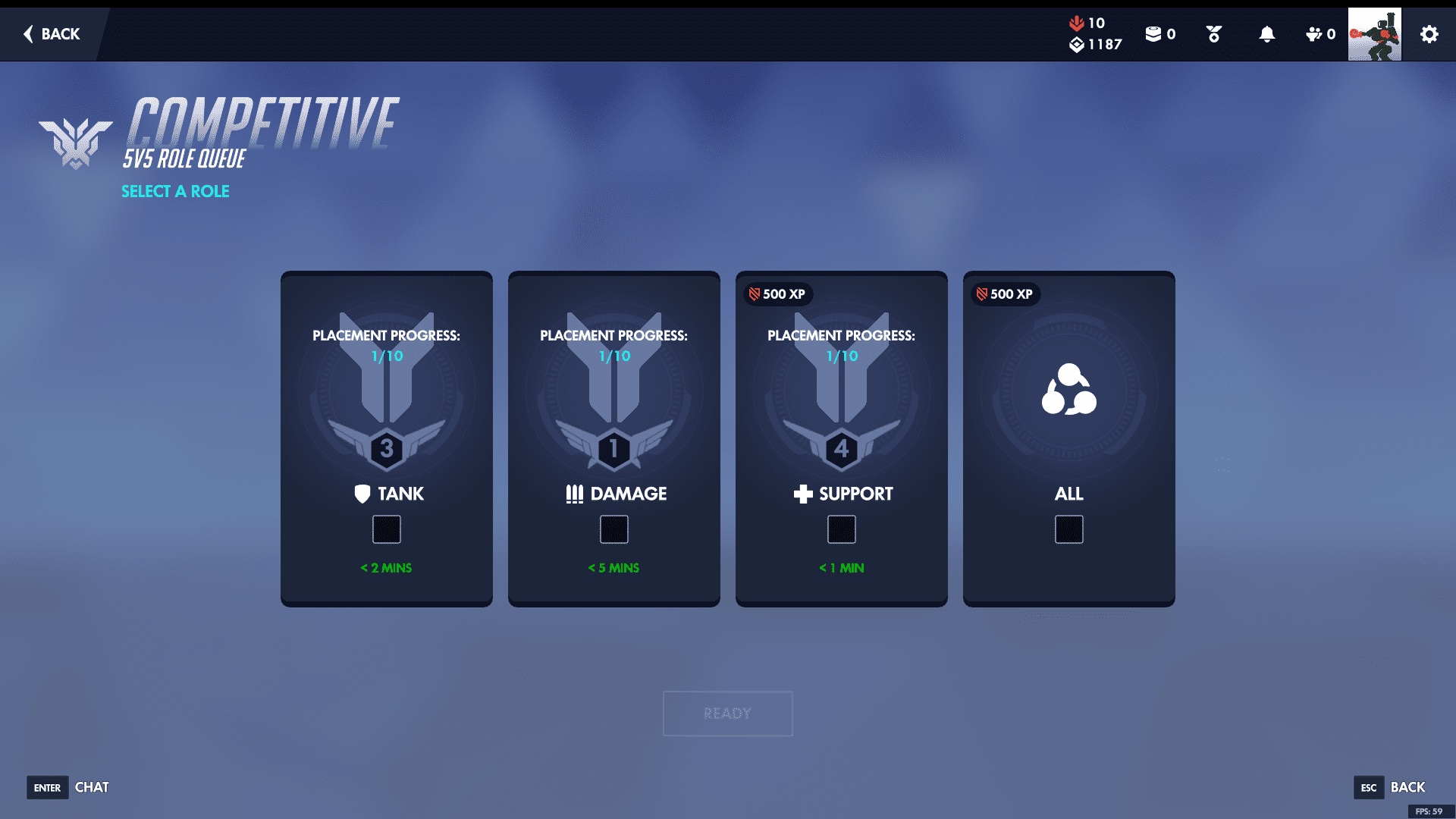Toggle the ALL roles checkbox
This screenshot has width=1456, height=819.
(x=1069, y=529)
